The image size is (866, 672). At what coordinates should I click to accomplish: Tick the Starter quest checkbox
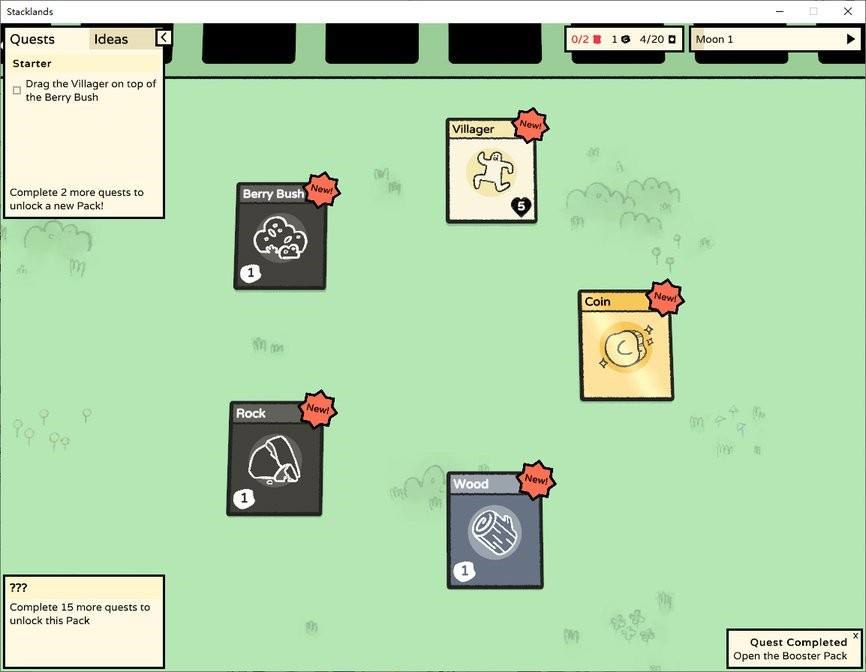point(17,90)
